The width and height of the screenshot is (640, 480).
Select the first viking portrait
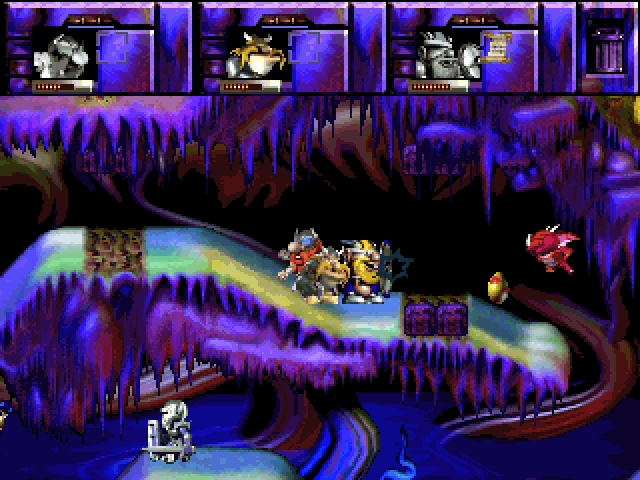pyautogui.click(x=62, y=52)
